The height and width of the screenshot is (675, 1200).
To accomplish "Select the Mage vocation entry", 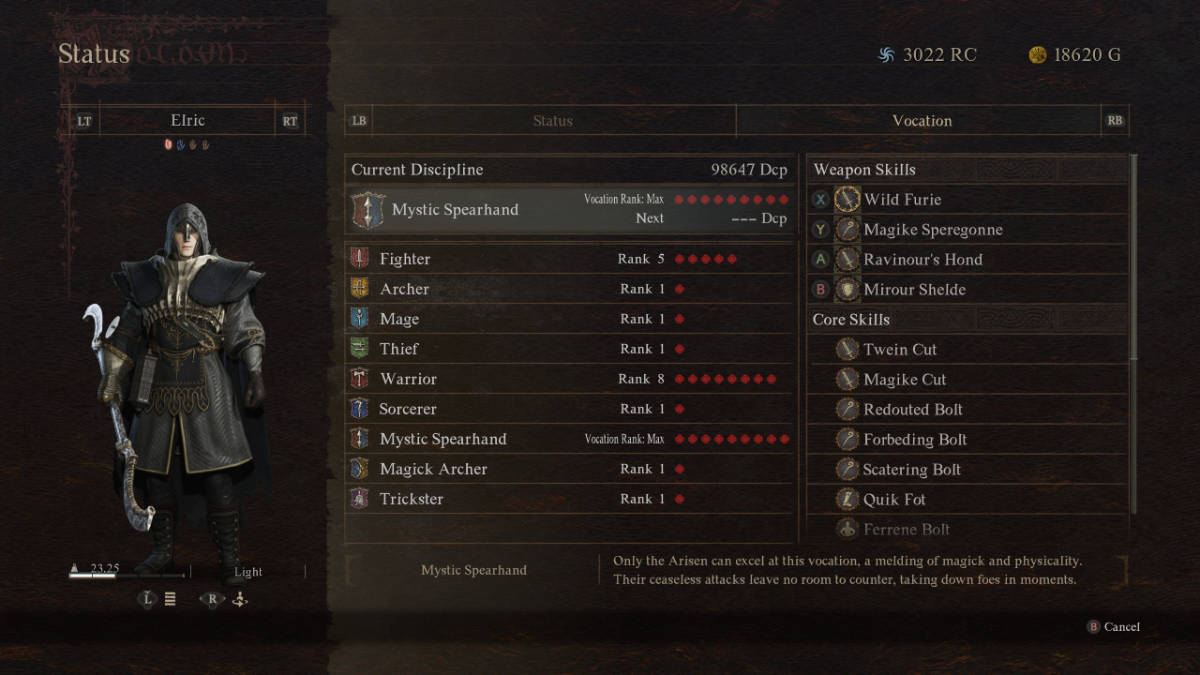I will click(x=569, y=319).
